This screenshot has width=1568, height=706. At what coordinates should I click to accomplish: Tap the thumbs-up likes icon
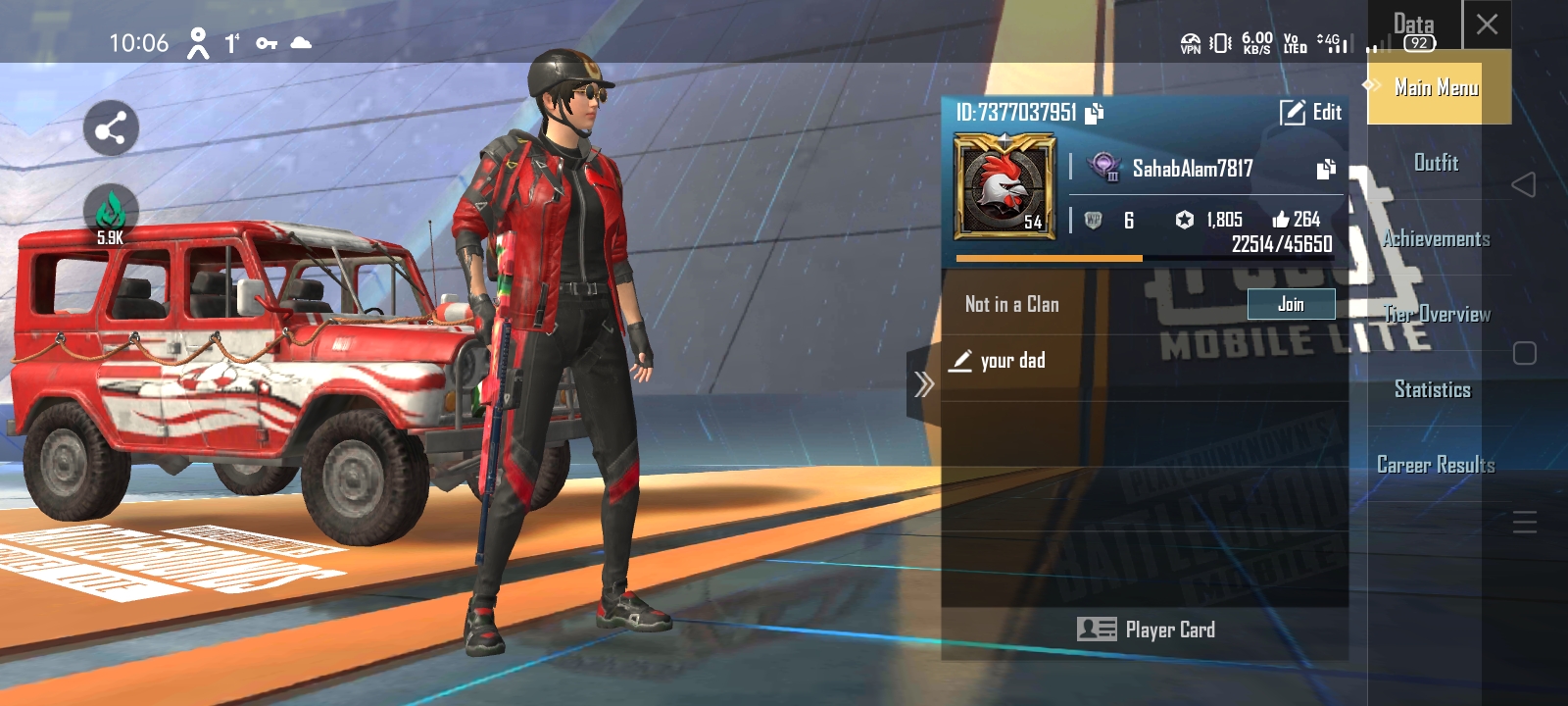point(1280,220)
